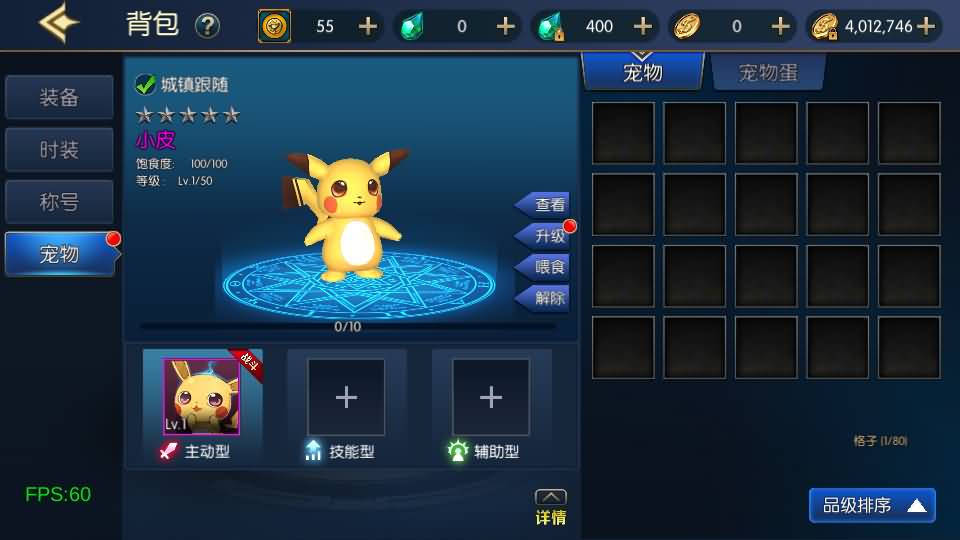Viewport: 960px width, 540px height.
Task: Upgrade the pet with 升级
Action: click(x=545, y=236)
